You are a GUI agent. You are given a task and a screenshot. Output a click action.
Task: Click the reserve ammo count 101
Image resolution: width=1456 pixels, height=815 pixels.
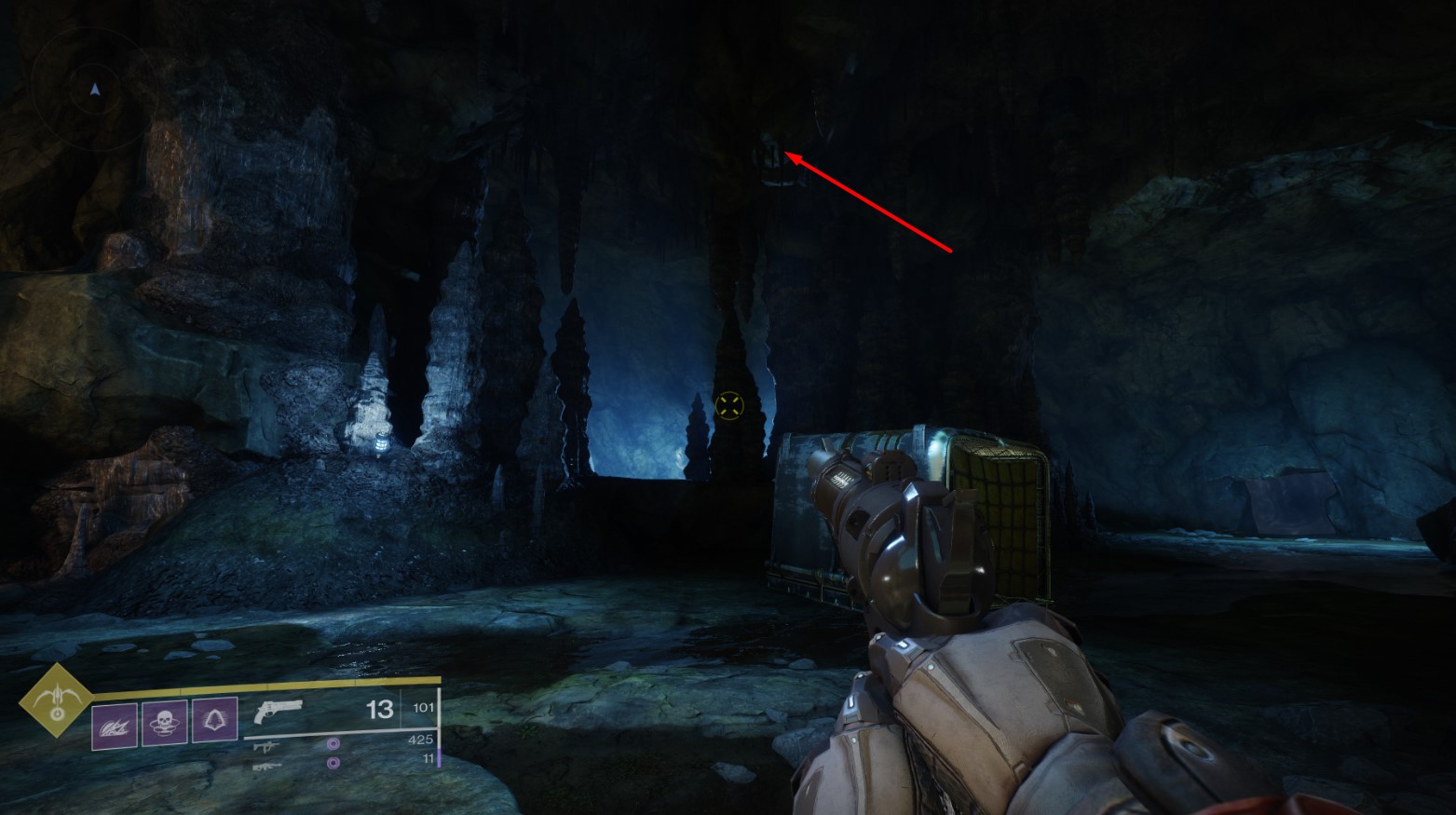(423, 707)
